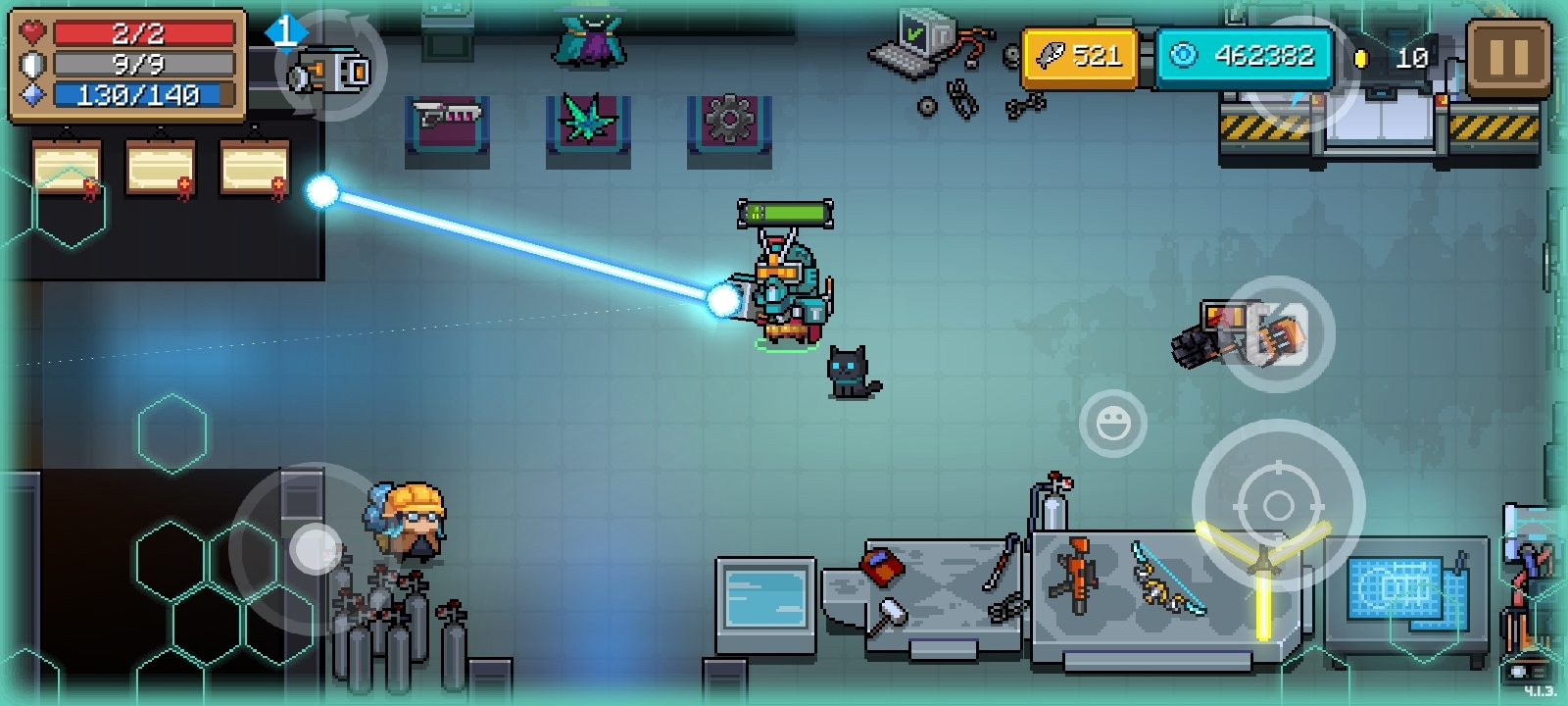
Task: Tap the crosshair attack button
Action: [x=1278, y=505]
